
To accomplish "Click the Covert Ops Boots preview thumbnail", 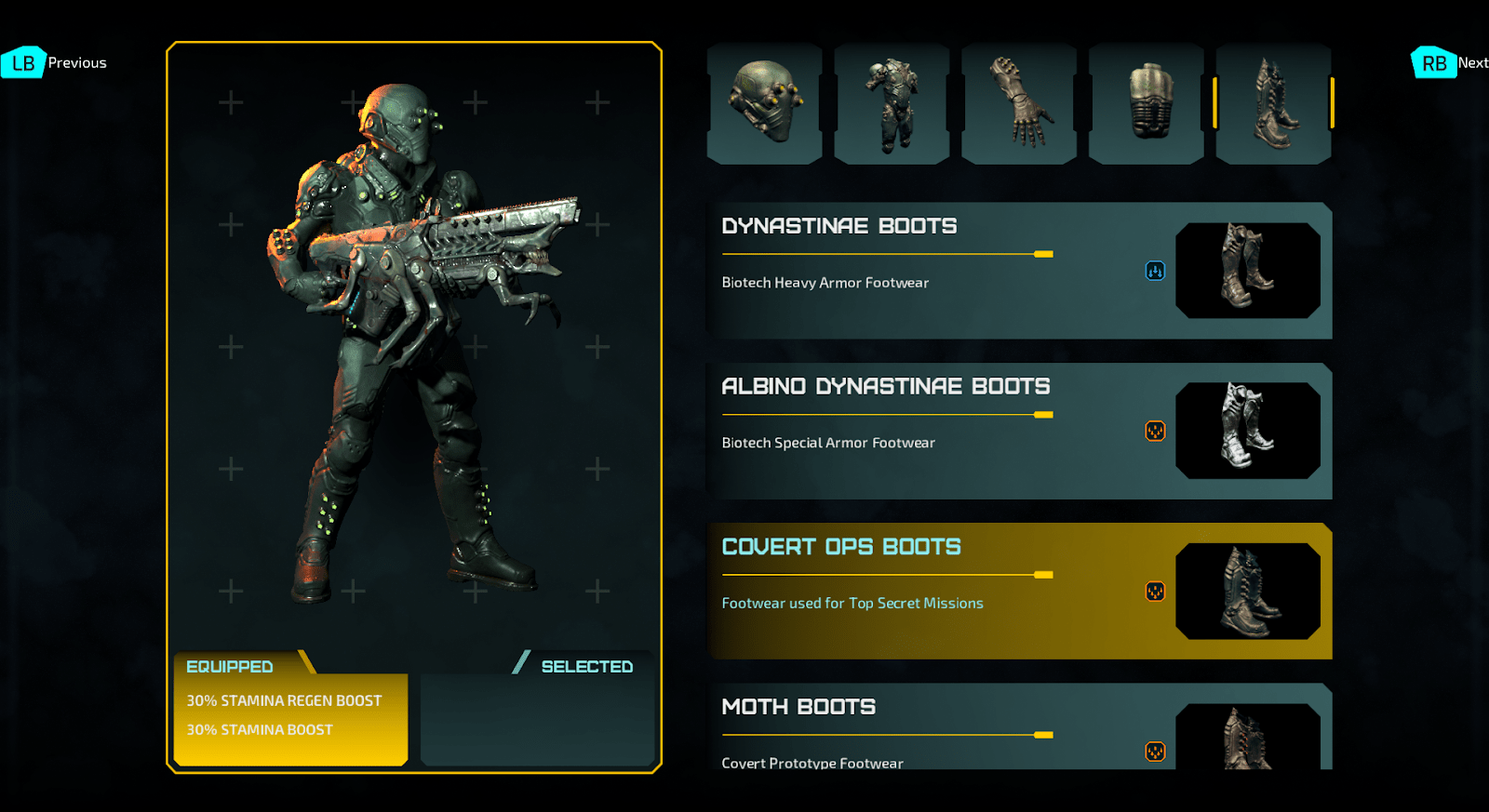I will point(1247,592).
